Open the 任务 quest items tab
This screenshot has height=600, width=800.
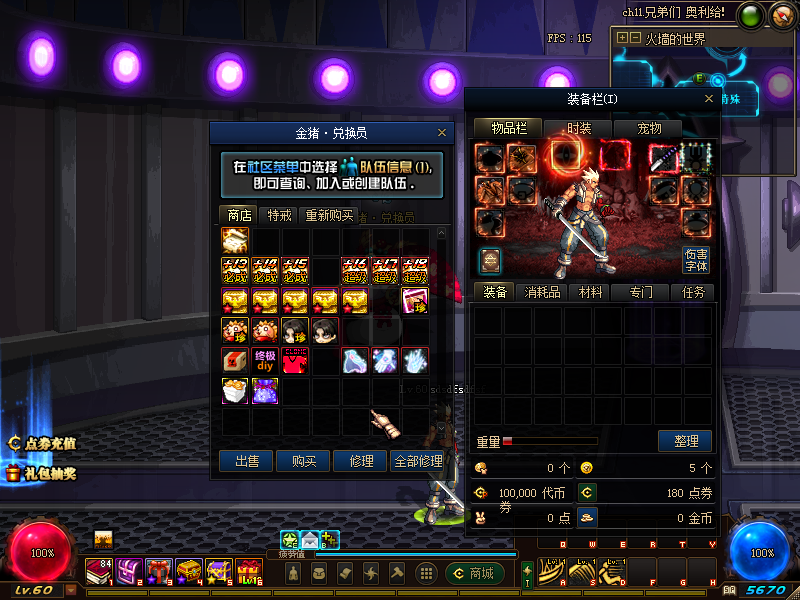click(693, 292)
